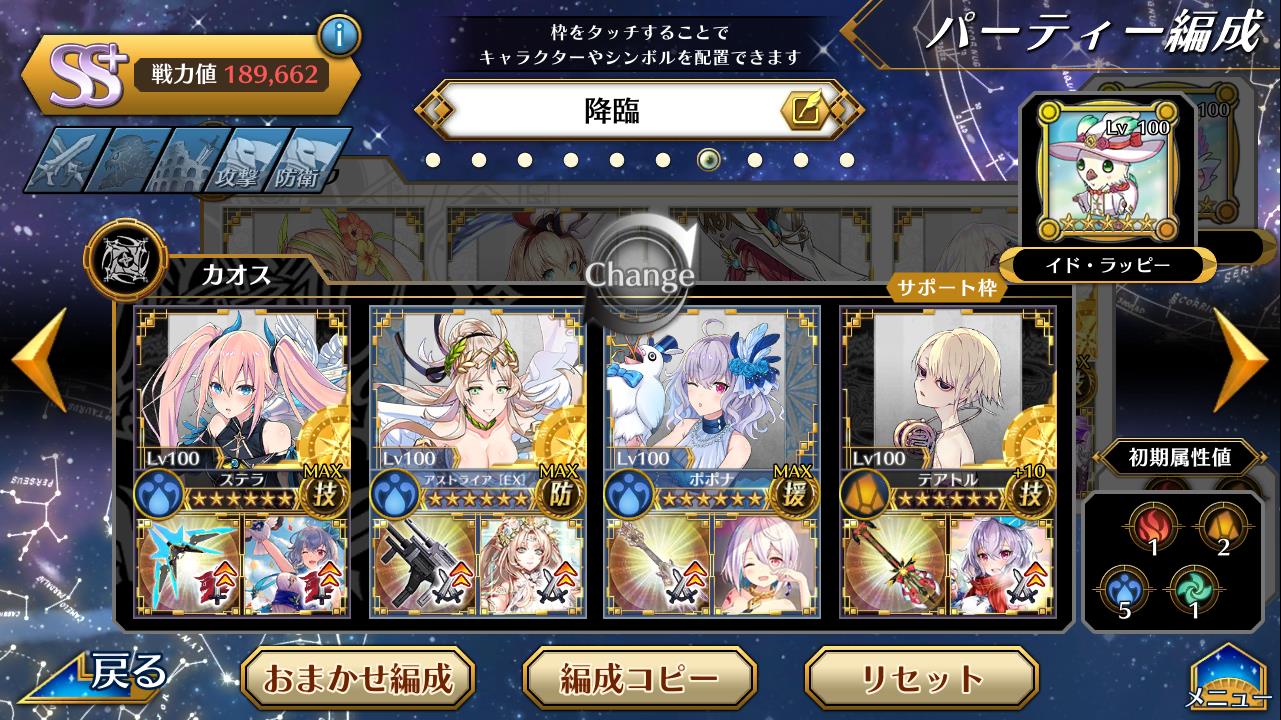Select the テアトル support character card
The width and height of the screenshot is (1281, 720).
tap(946, 390)
